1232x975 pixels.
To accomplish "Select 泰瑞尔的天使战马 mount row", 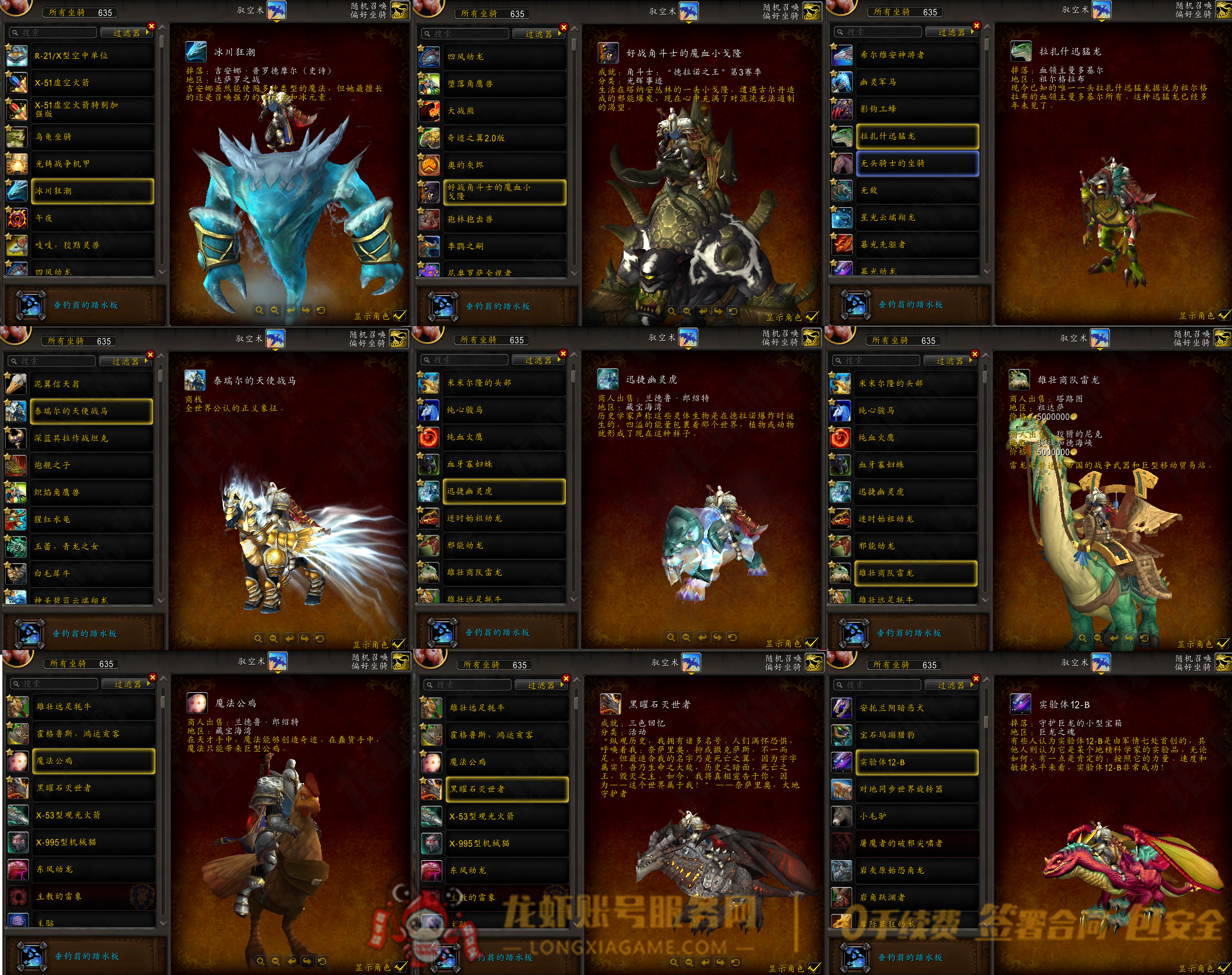I will [x=91, y=412].
